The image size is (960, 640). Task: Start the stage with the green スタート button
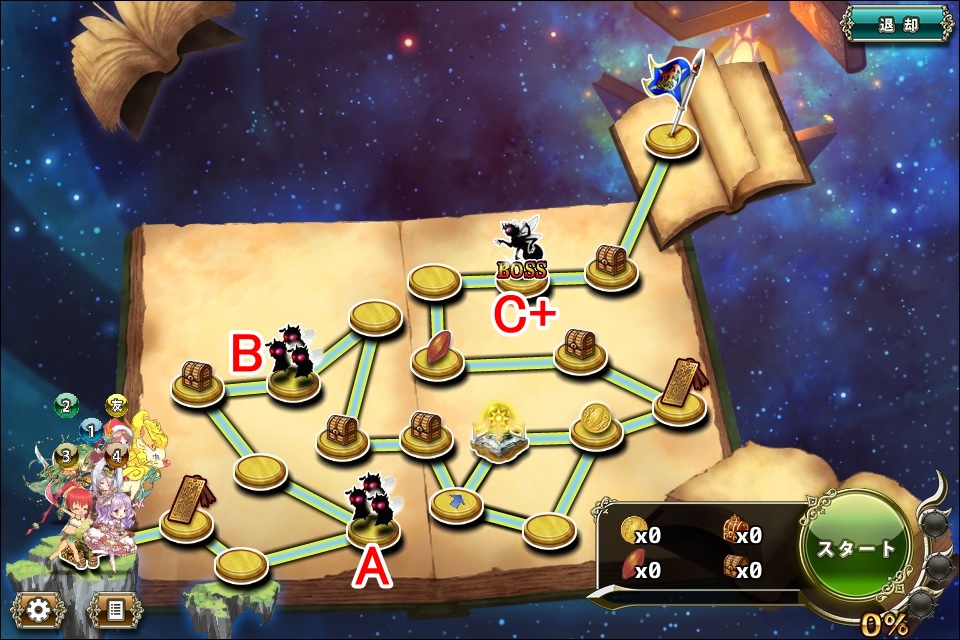[x=855, y=548]
